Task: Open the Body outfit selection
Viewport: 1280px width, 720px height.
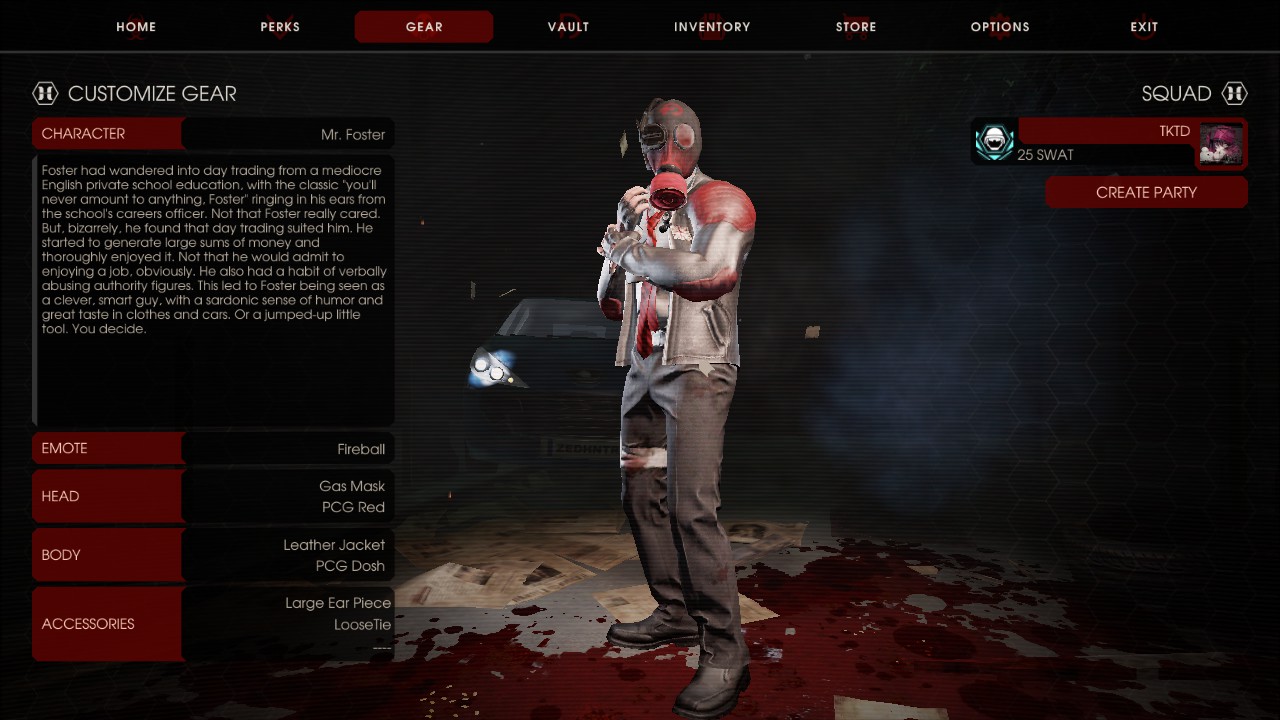Action: pyautogui.click(x=213, y=555)
